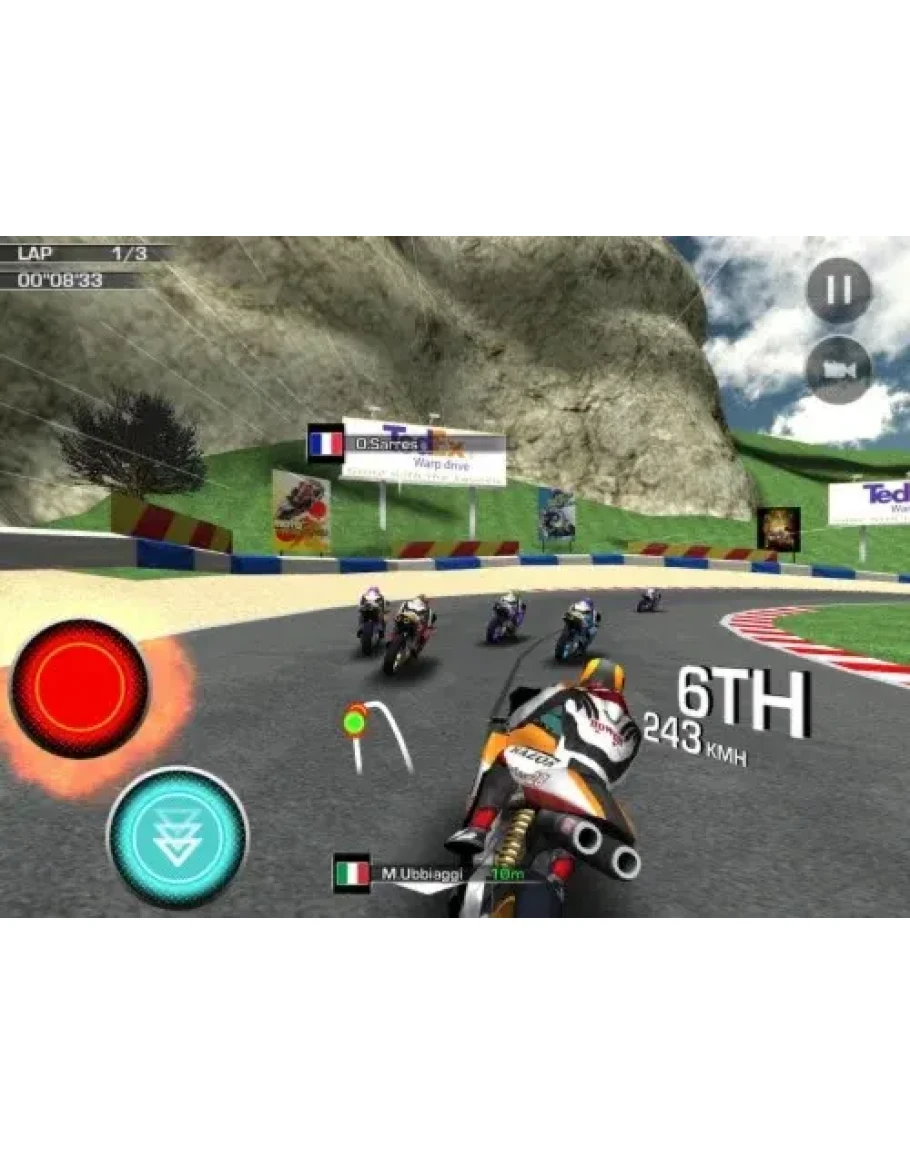Image resolution: width=910 pixels, height=1155 pixels.
Task: Tap the red boost button
Action: 80,688
